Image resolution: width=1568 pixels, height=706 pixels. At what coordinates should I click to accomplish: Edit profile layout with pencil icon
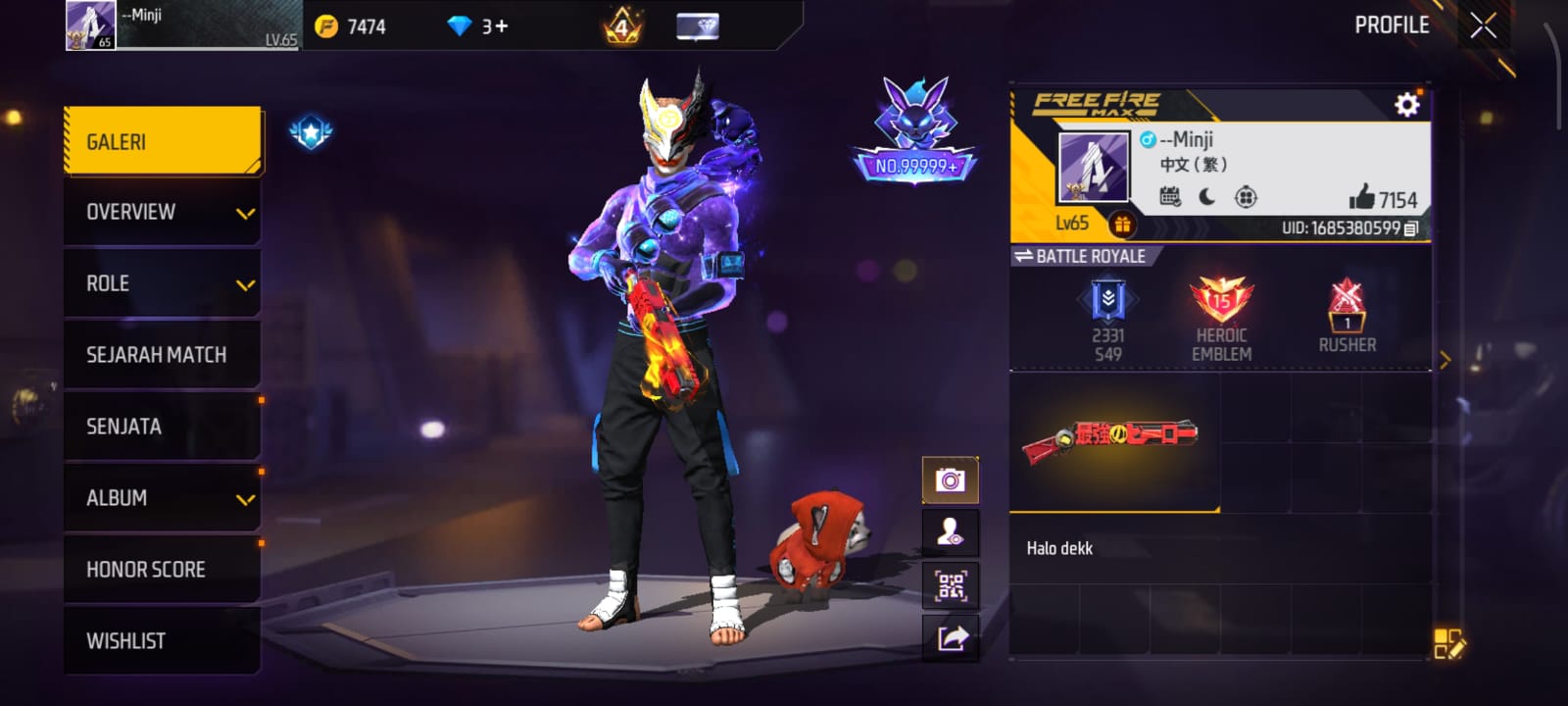tap(1448, 643)
